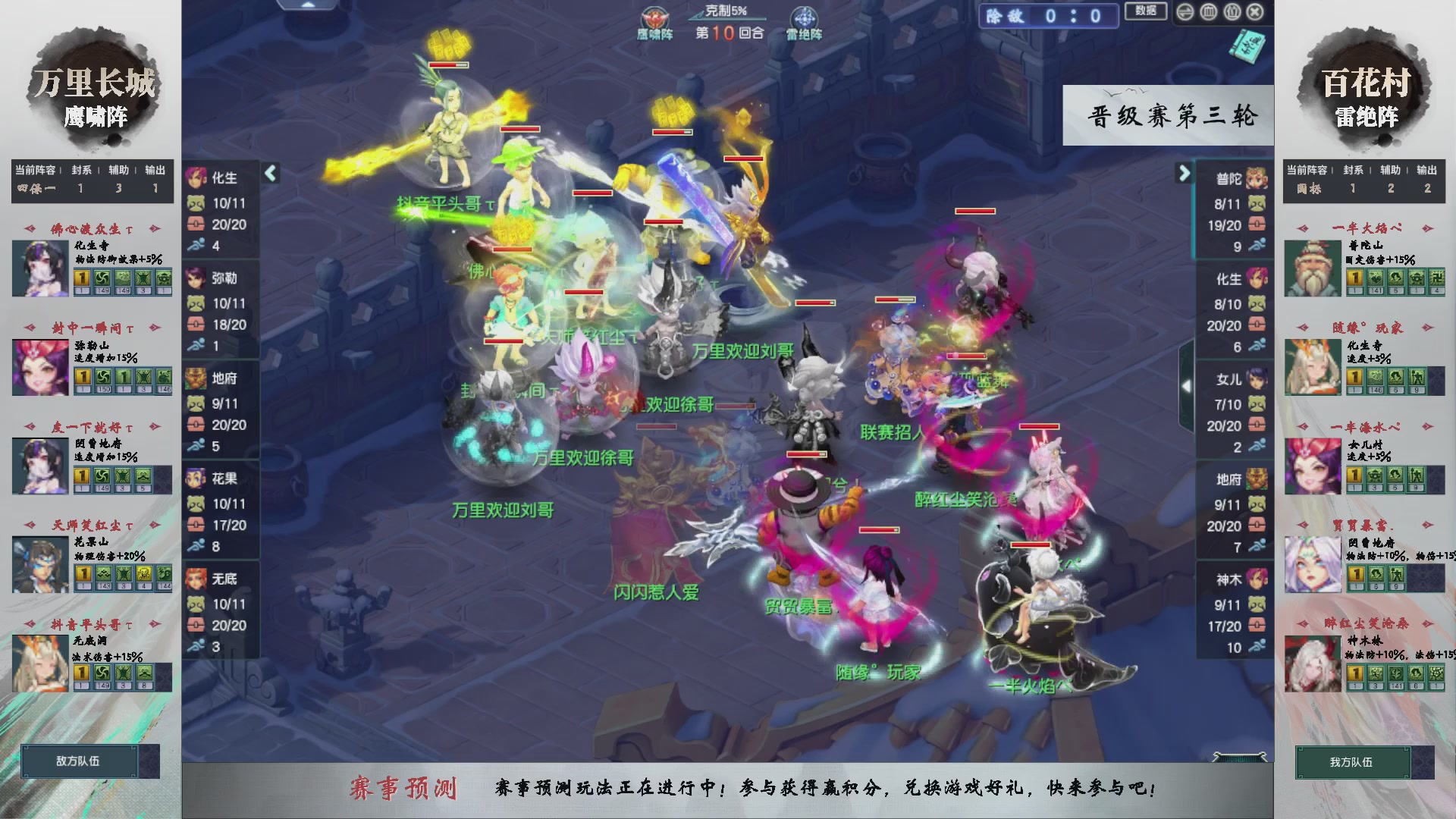Click the striped circular icon beside 数据

click(x=1186, y=11)
